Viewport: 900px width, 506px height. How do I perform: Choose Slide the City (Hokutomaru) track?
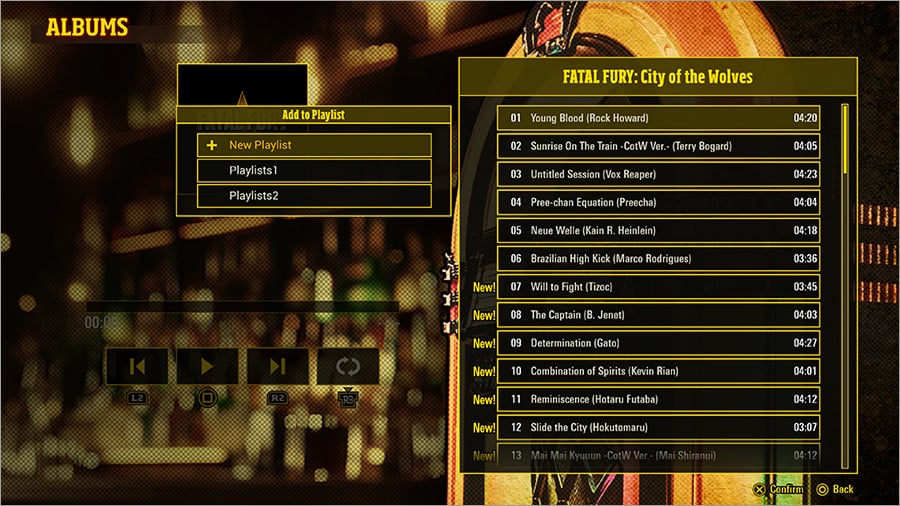(x=658, y=428)
